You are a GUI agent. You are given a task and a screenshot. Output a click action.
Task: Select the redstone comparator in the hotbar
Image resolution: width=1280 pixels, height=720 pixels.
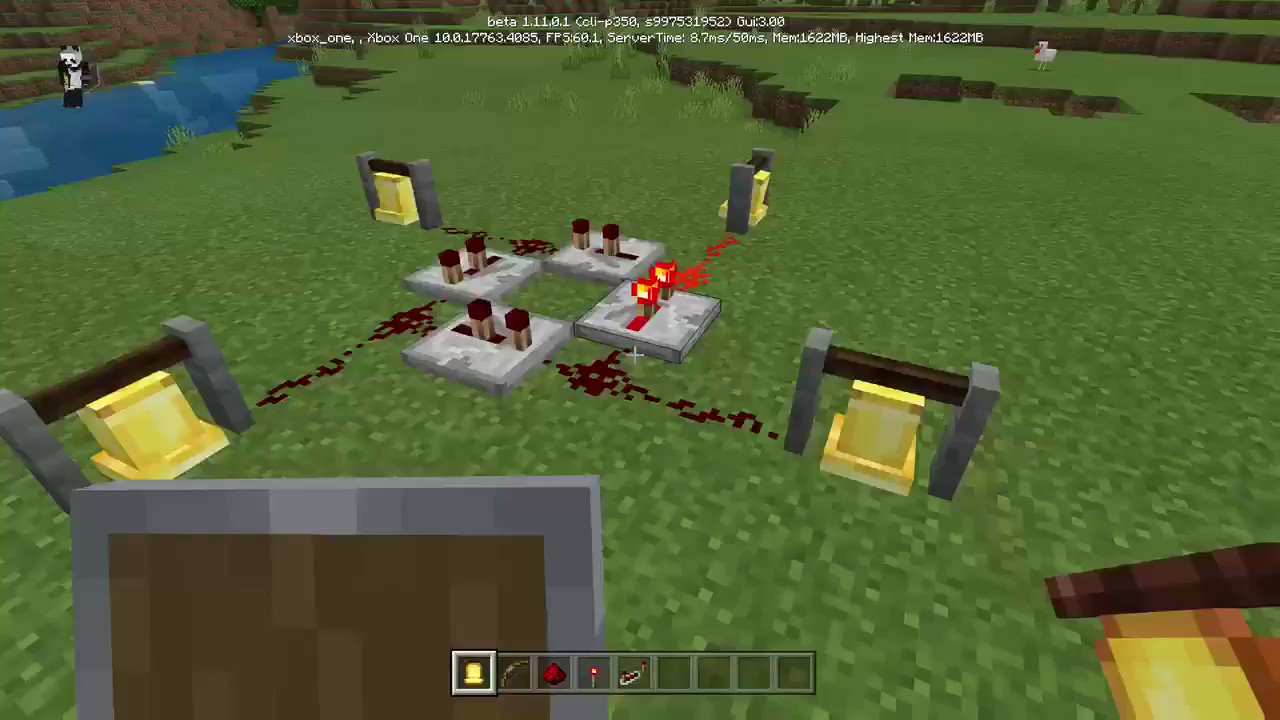[x=634, y=673]
